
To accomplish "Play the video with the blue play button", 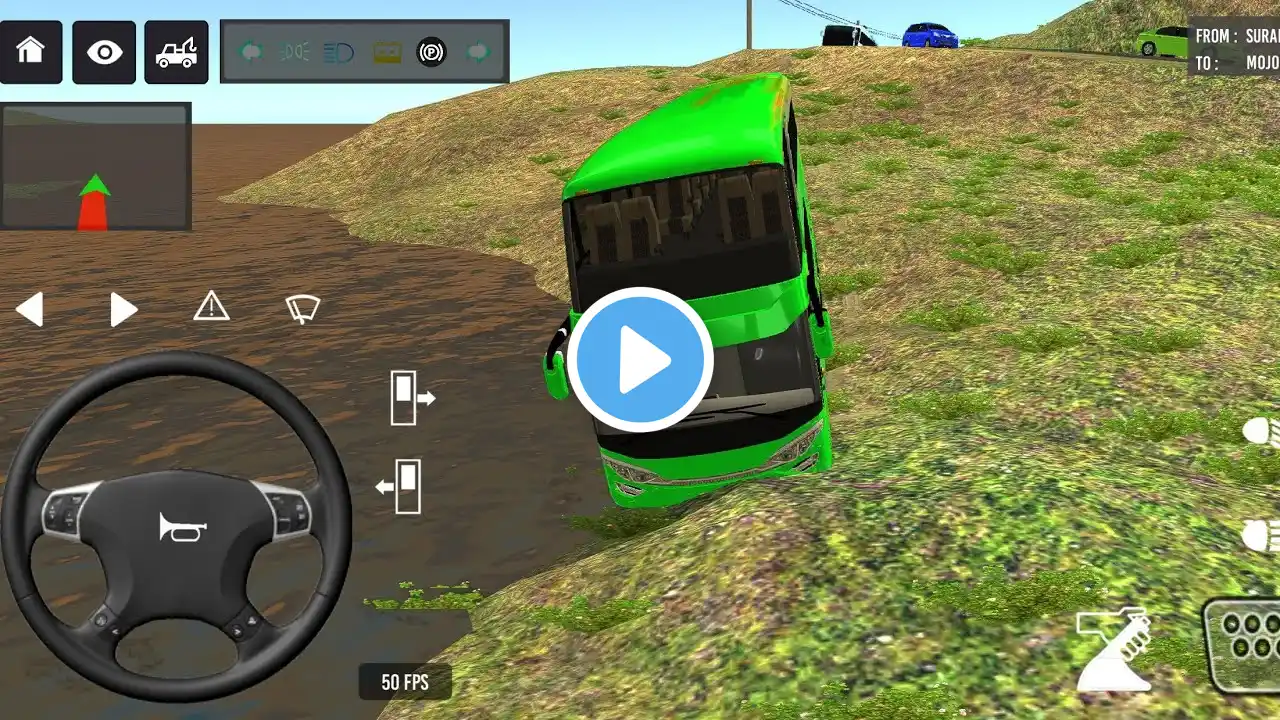I will pos(640,360).
